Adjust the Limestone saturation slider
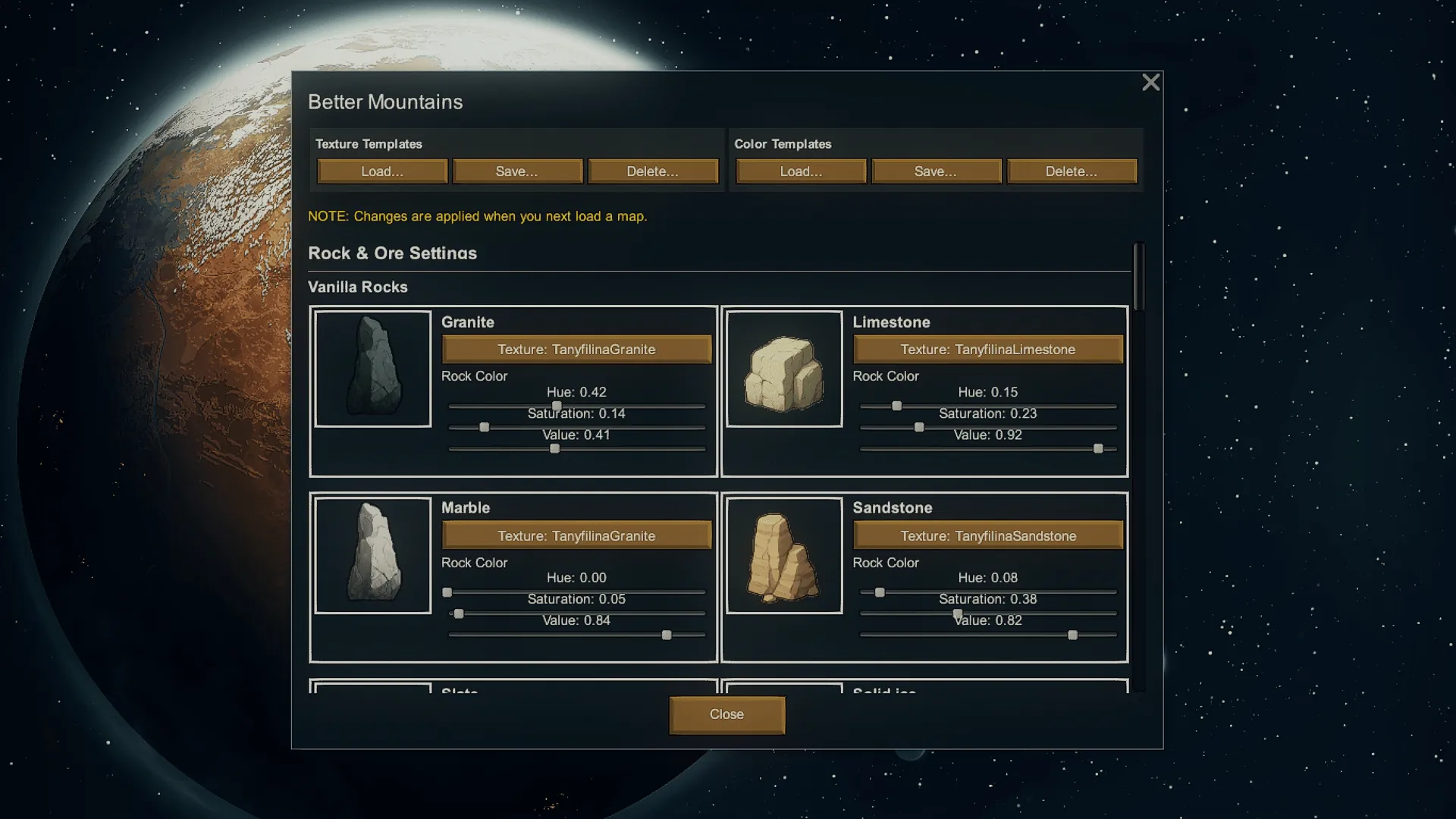The height and width of the screenshot is (819, 1456). [x=919, y=428]
